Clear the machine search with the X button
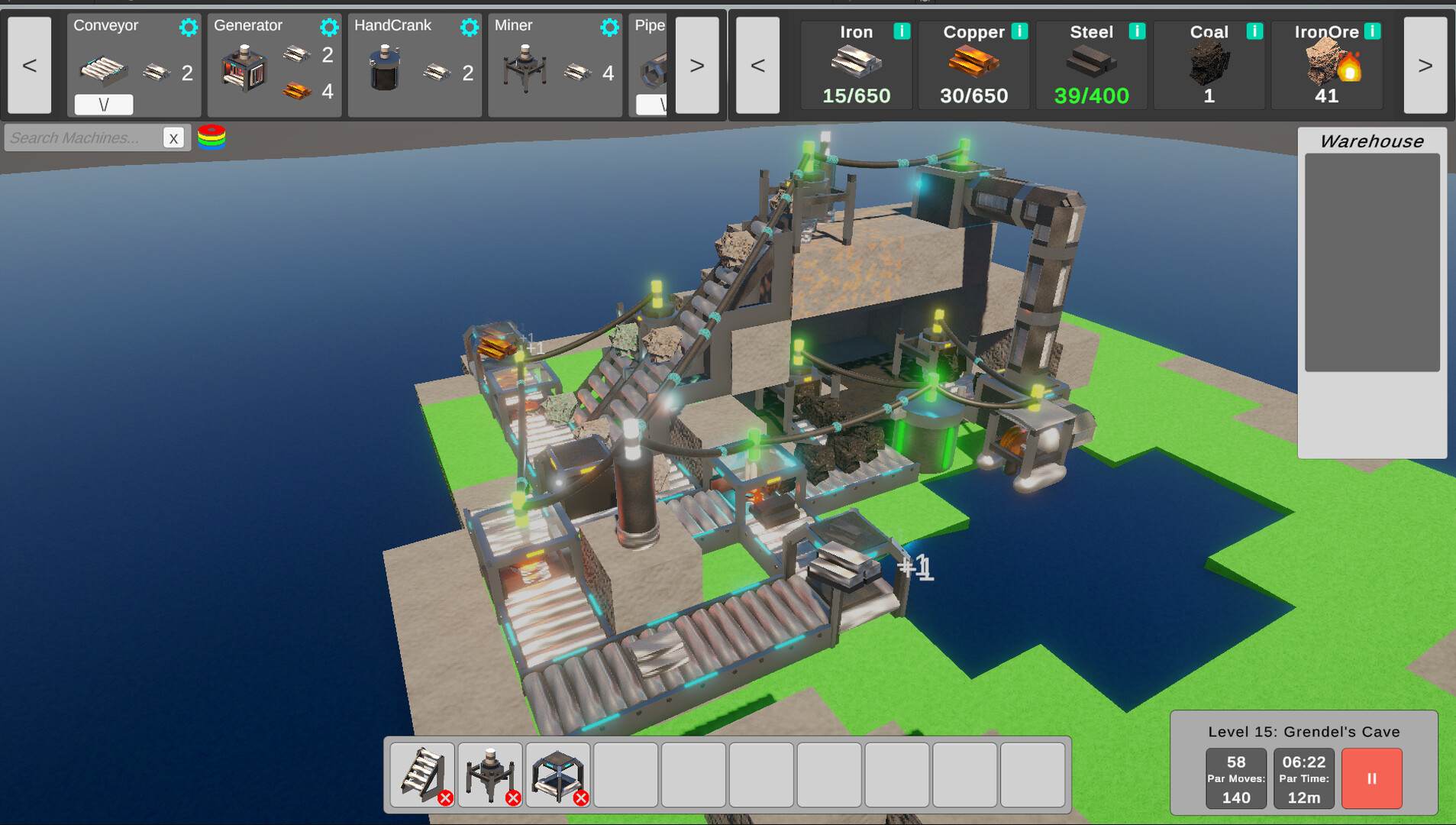Screen dimensions: 1456x825 click(175, 138)
